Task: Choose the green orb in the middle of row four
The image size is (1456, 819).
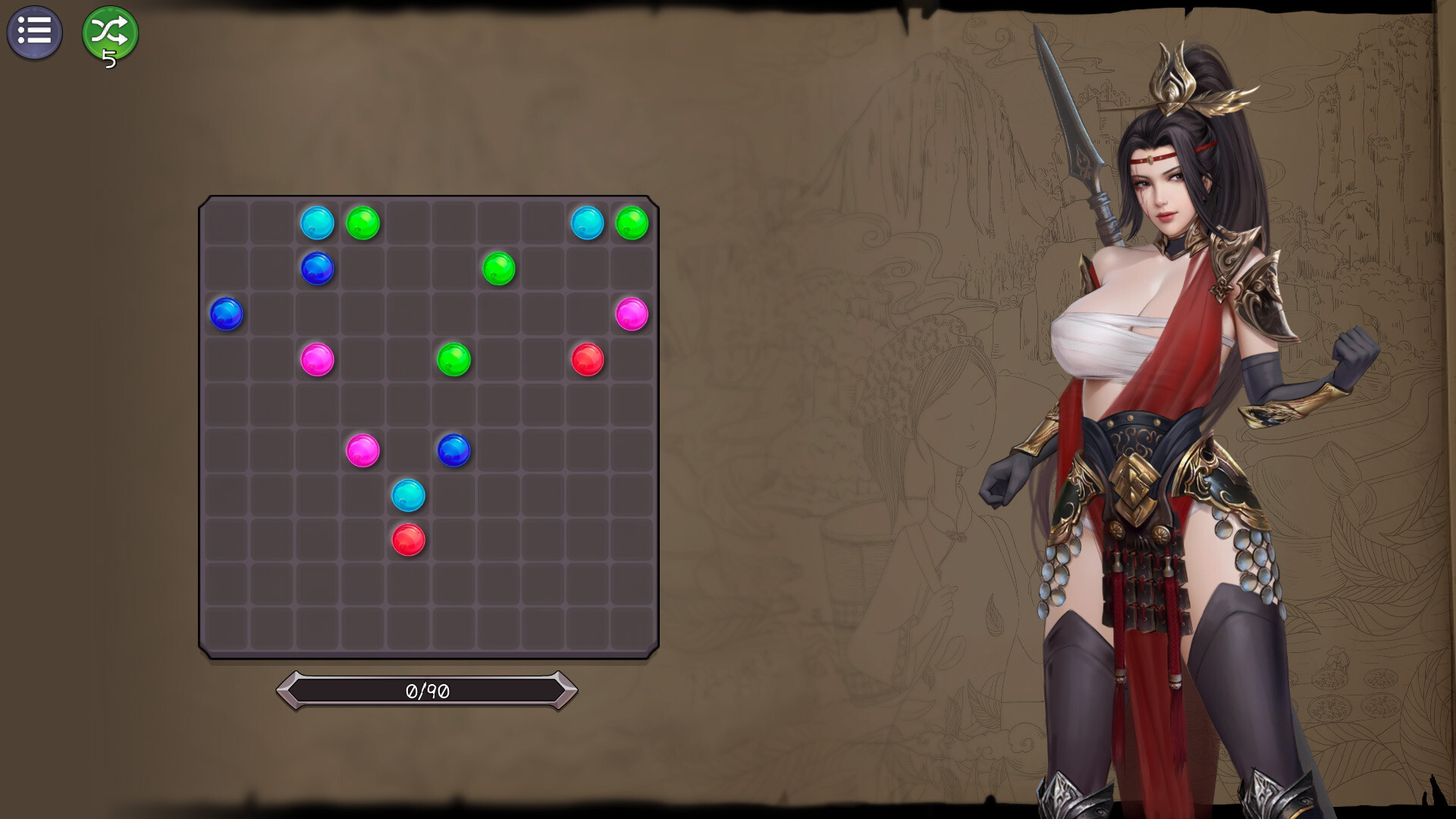Action: [453, 358]
